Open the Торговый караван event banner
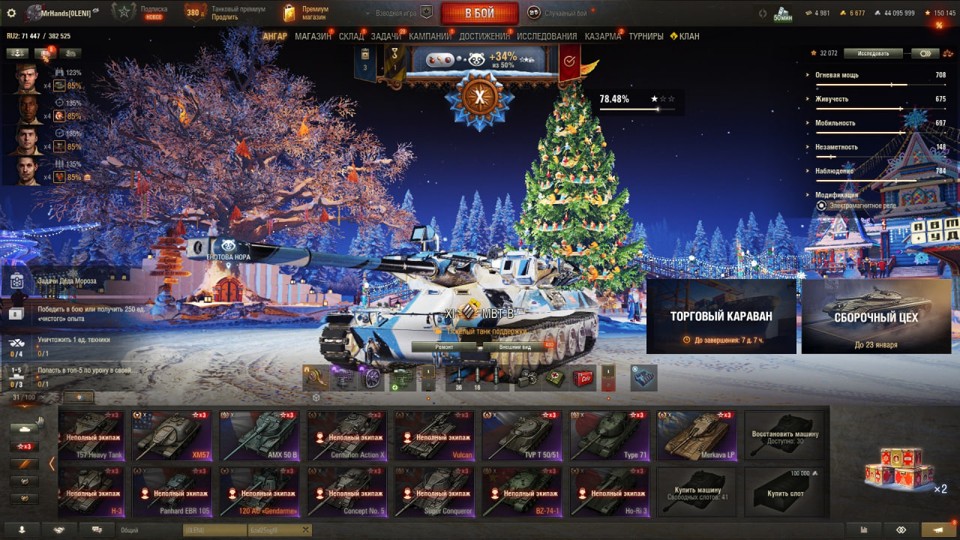Viewport: 960px width, 540px height. pyautogui.click(x=721, y=316)
